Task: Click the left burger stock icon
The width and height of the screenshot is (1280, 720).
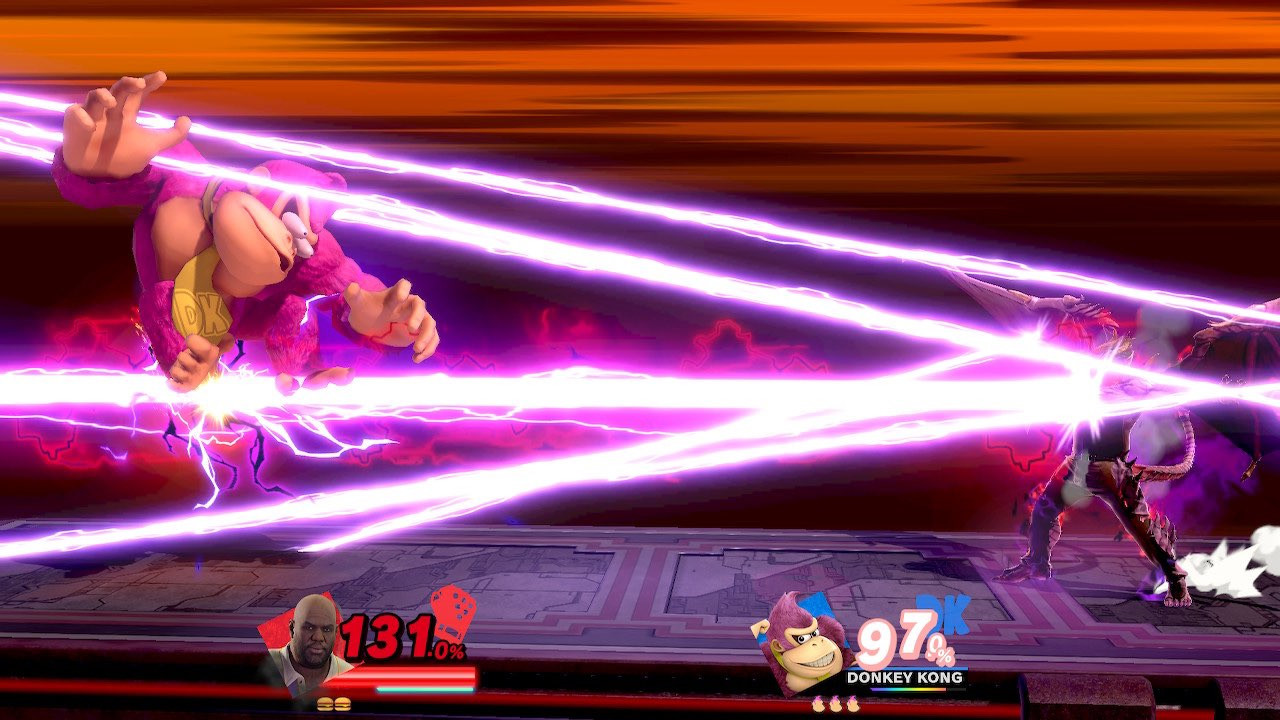Action: pos(325,704)
